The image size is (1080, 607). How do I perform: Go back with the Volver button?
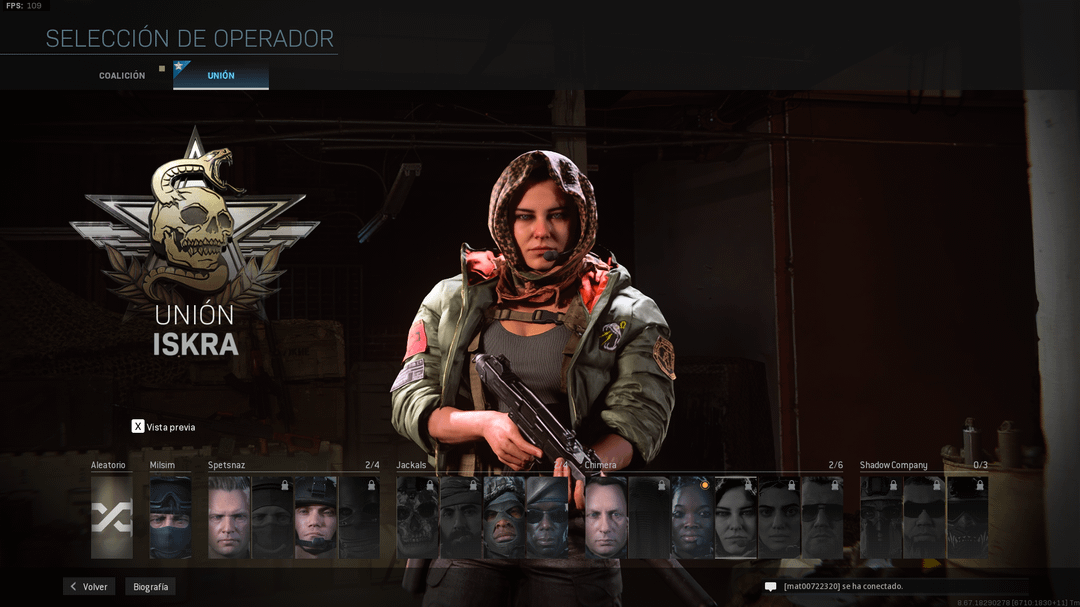coord(89,587)
